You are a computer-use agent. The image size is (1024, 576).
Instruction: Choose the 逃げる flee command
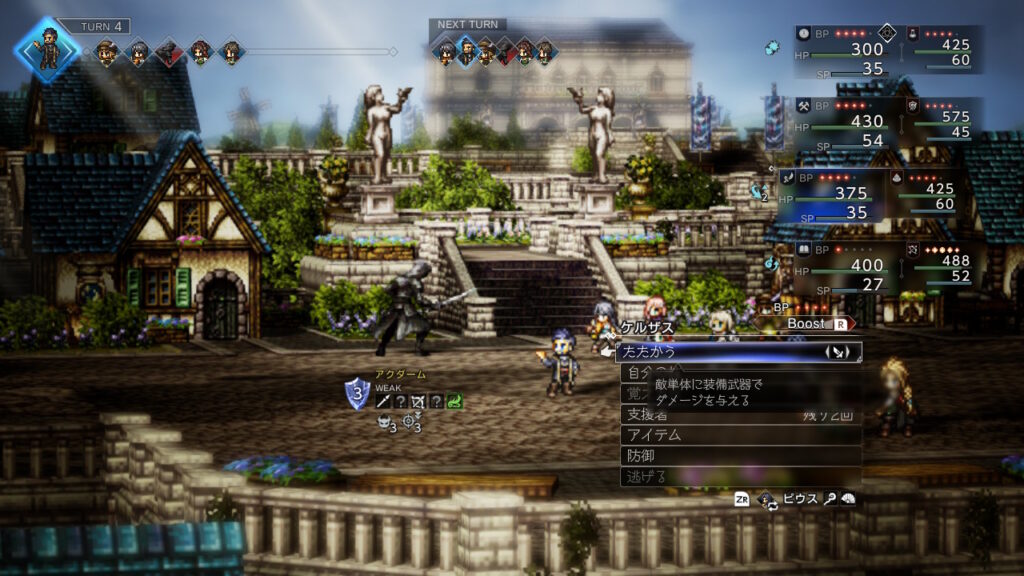pyautogui.click(x=646, y=475)
